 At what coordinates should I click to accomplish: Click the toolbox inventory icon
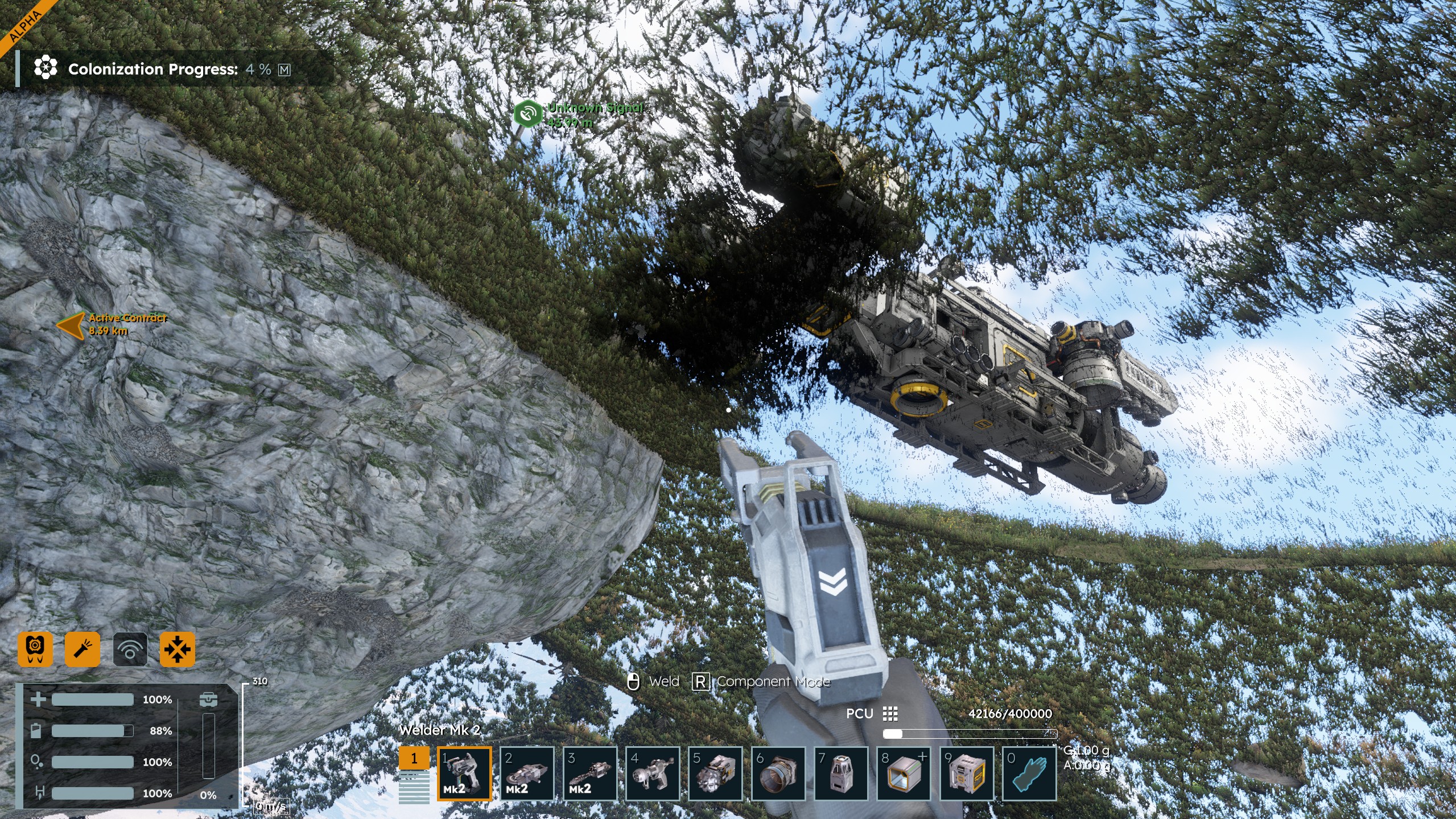click(x=208, y=699)
